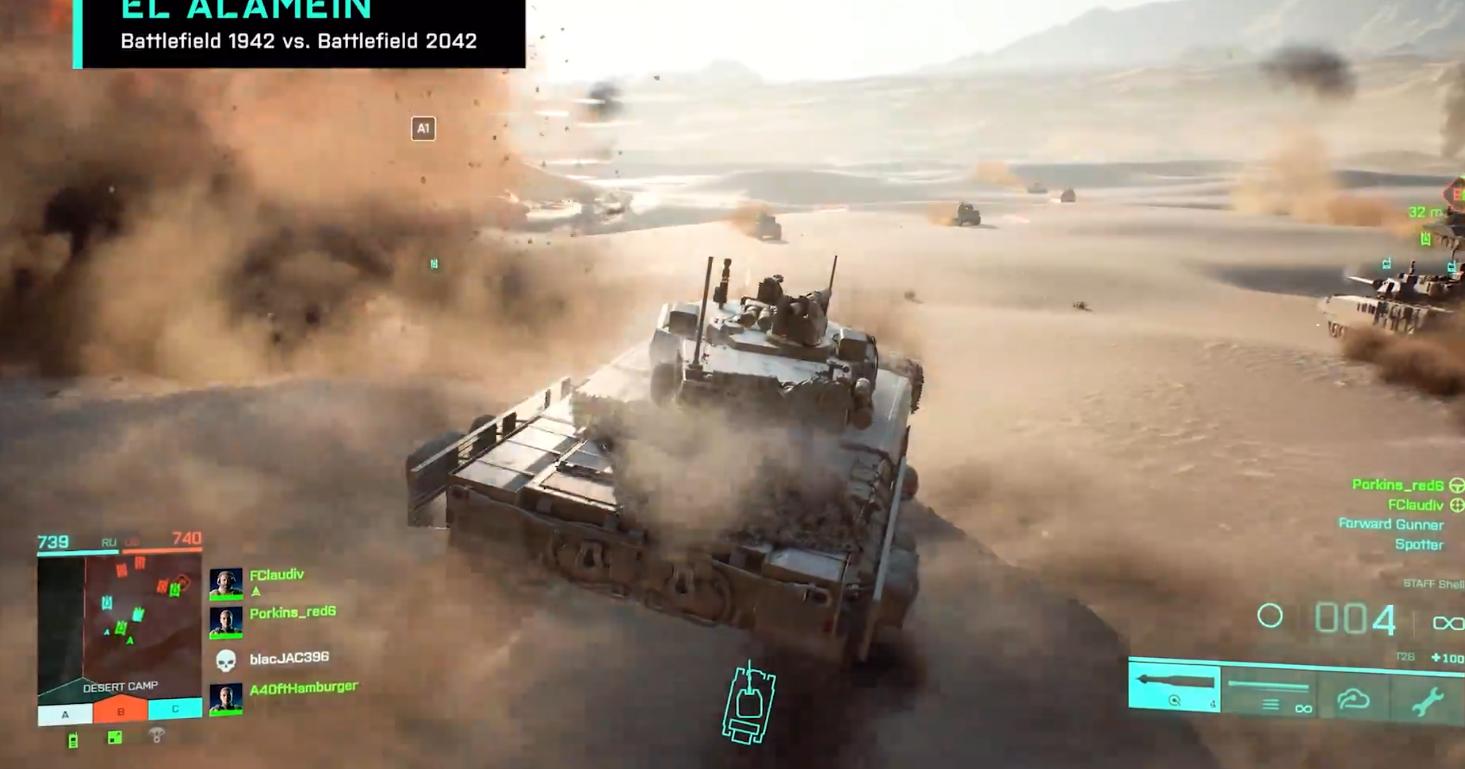Select the Forward Gunner seat
1465x769 pixels.
1390,524
